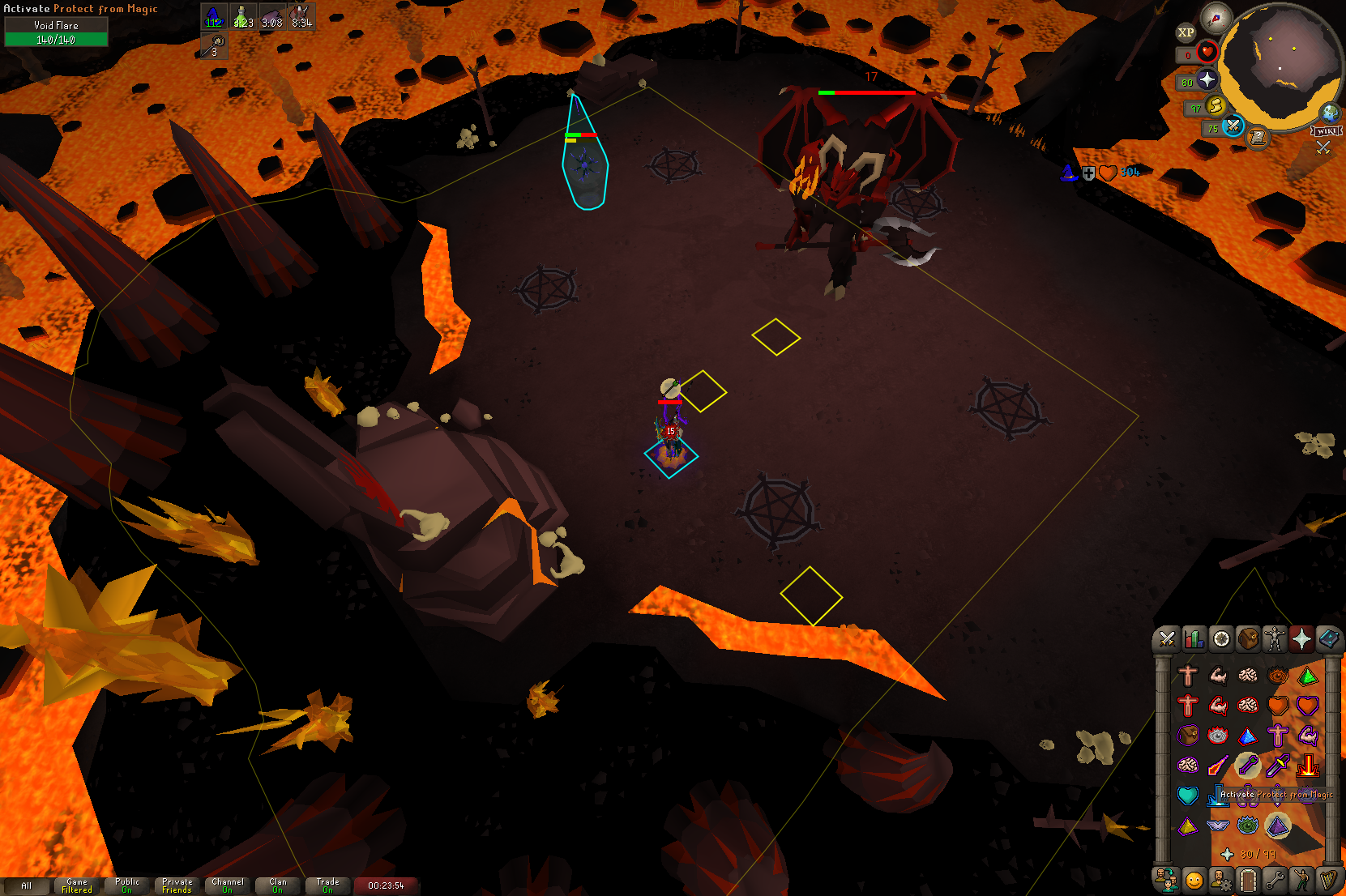Toggle the XP drops button
The width and height of the screenshot is (1346, 896).
click(x=1186, y=32)
